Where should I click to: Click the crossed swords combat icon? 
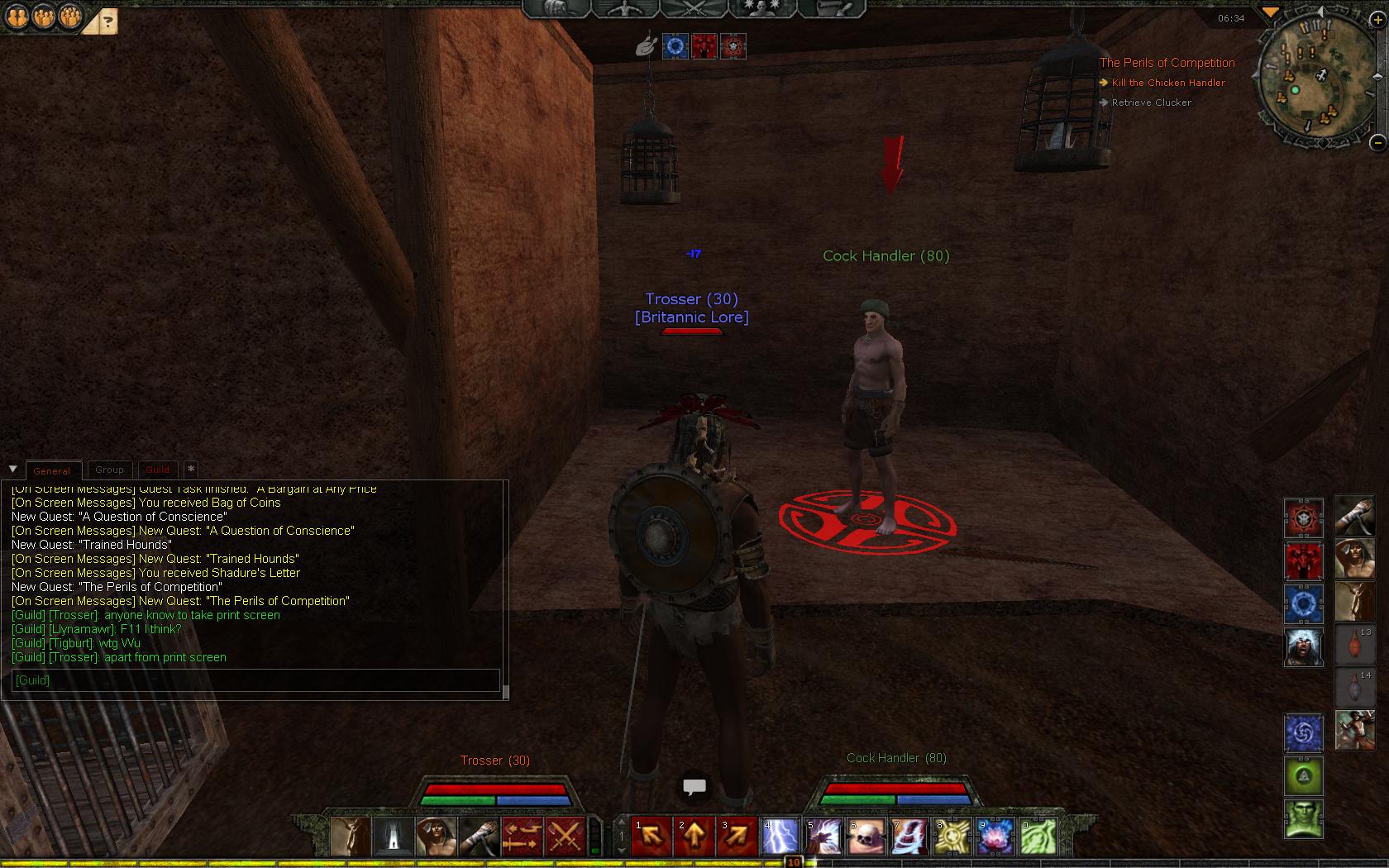point(566,837)
